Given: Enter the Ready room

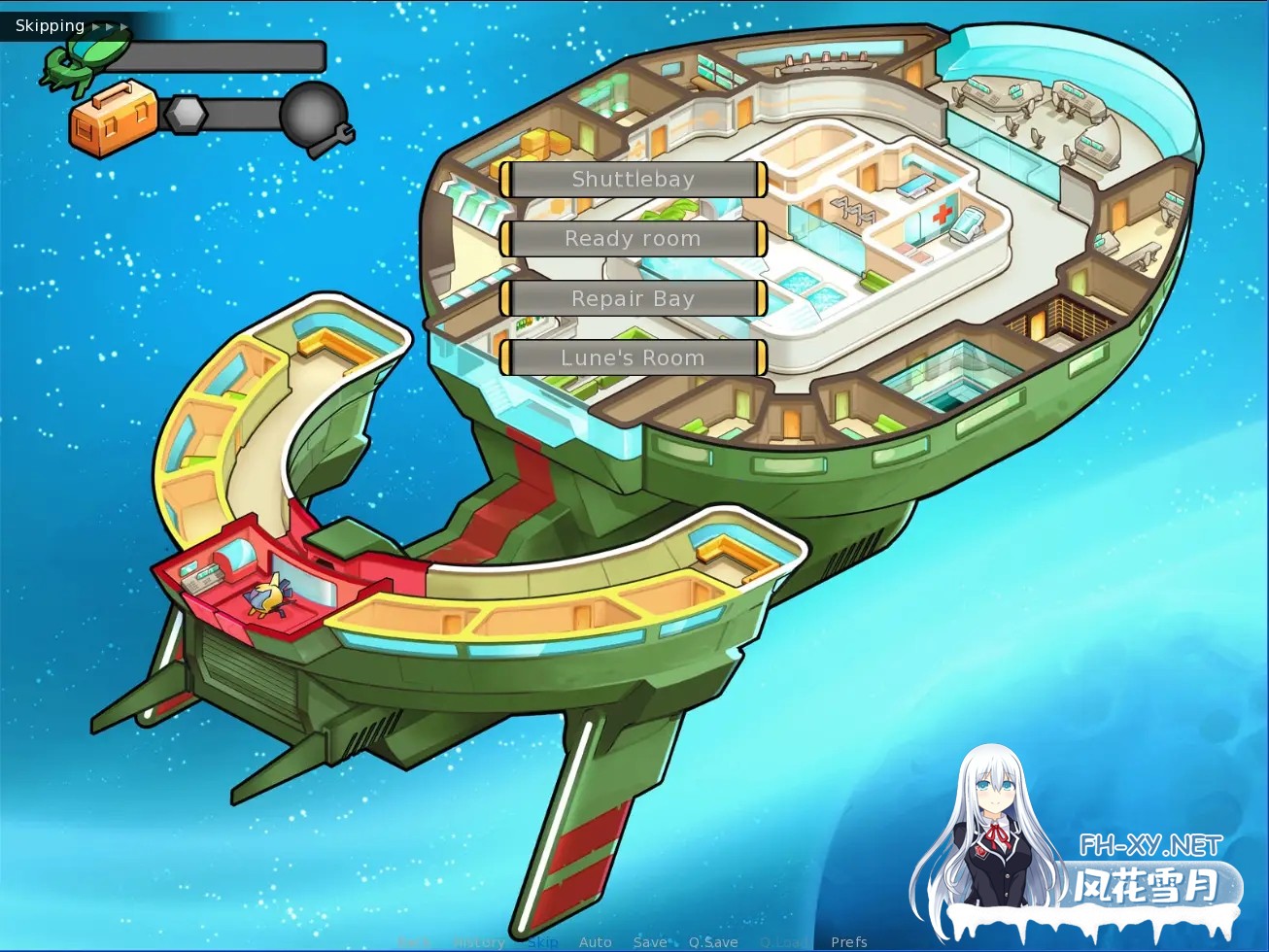Looking at the screenshot, I should point(633,239).
